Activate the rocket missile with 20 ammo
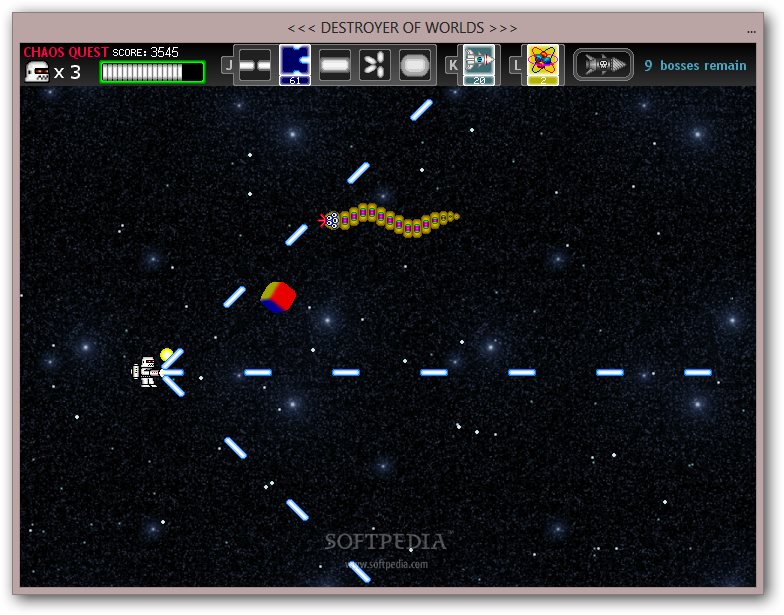Viewport: 784px width, 615px height. pyautogui.click(x=479, y=64)
